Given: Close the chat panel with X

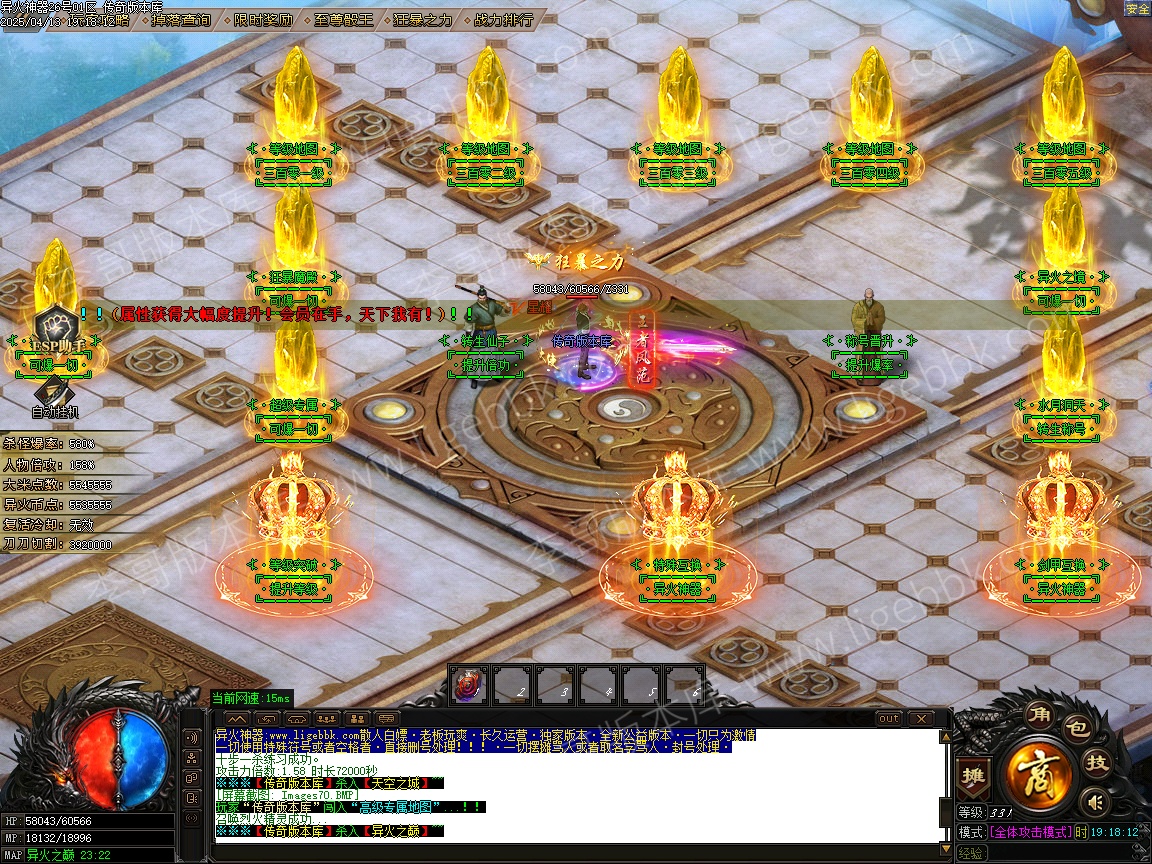Looking at the screenshot, I should click(x=920, y=719).
